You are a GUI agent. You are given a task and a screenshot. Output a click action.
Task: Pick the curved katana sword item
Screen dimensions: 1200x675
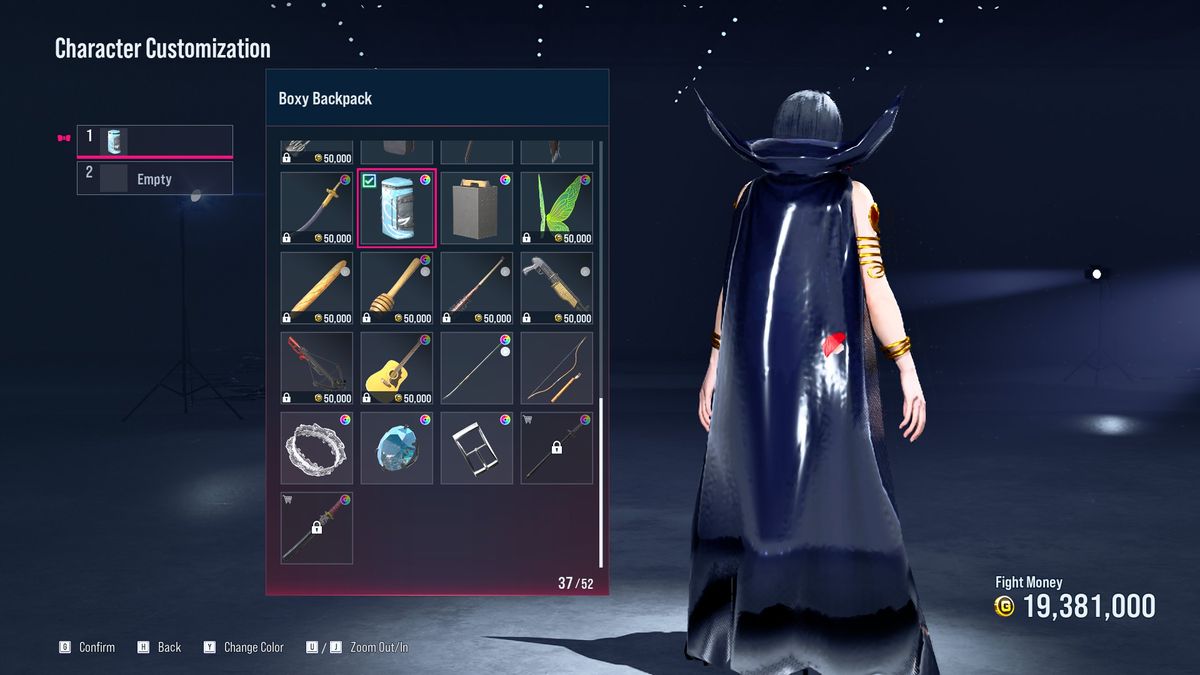(317, 208)
